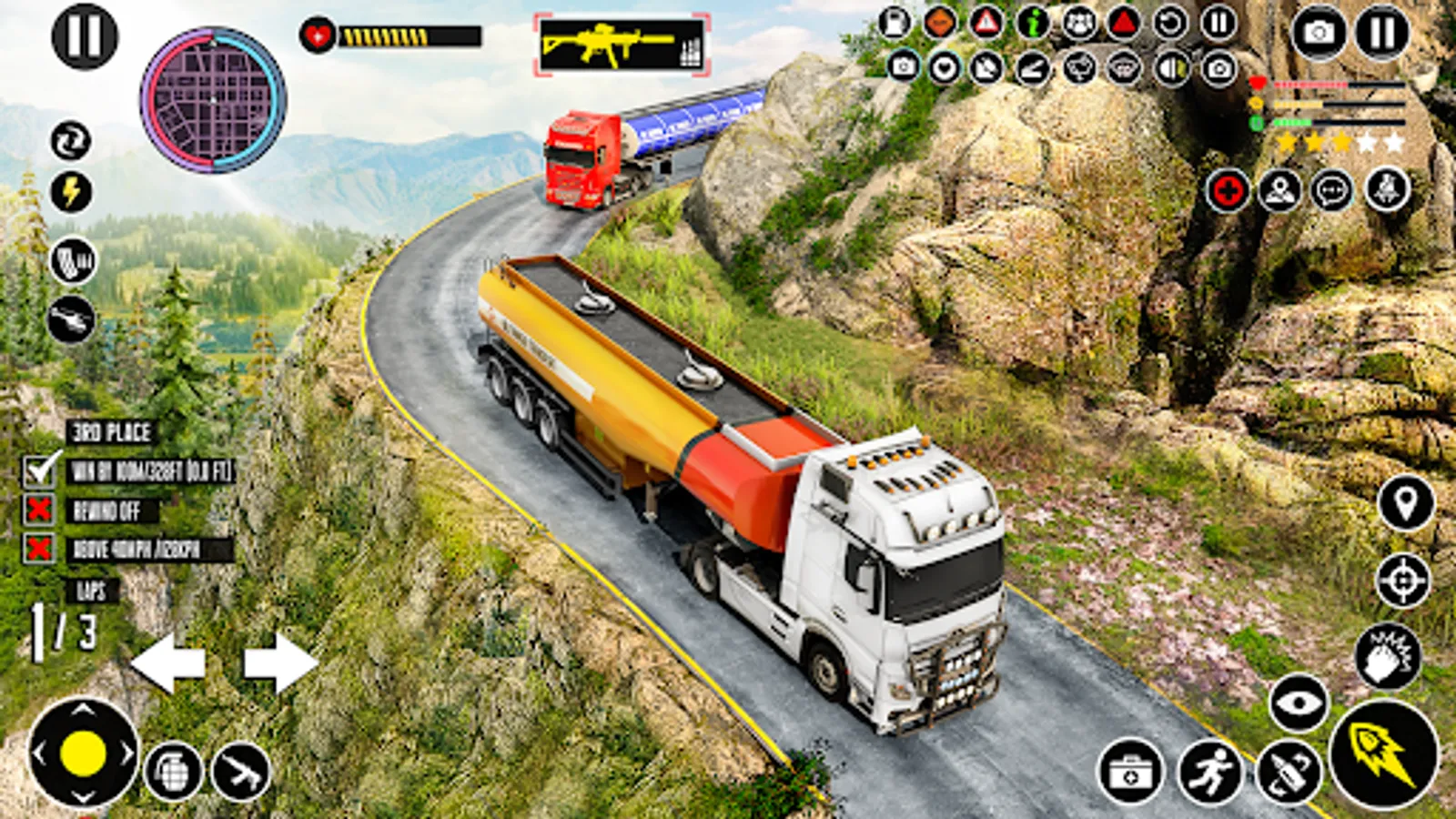Select the rifle icon beside the grenade
The height and width of the screenshot is (819, 1456).
[241, 772]
